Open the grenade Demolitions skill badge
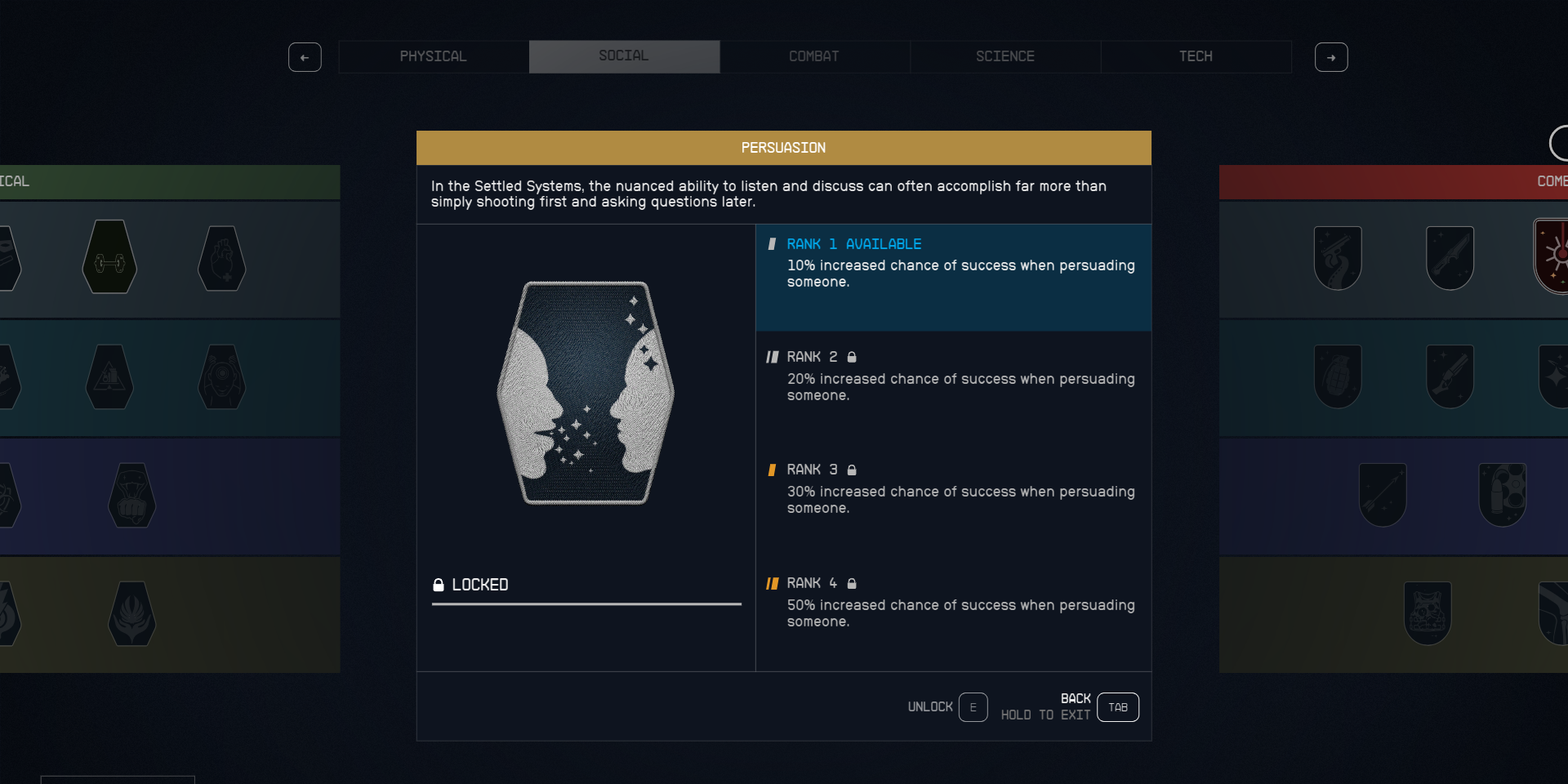This screenshot has height=784, width=1568. coord(1338,376)
